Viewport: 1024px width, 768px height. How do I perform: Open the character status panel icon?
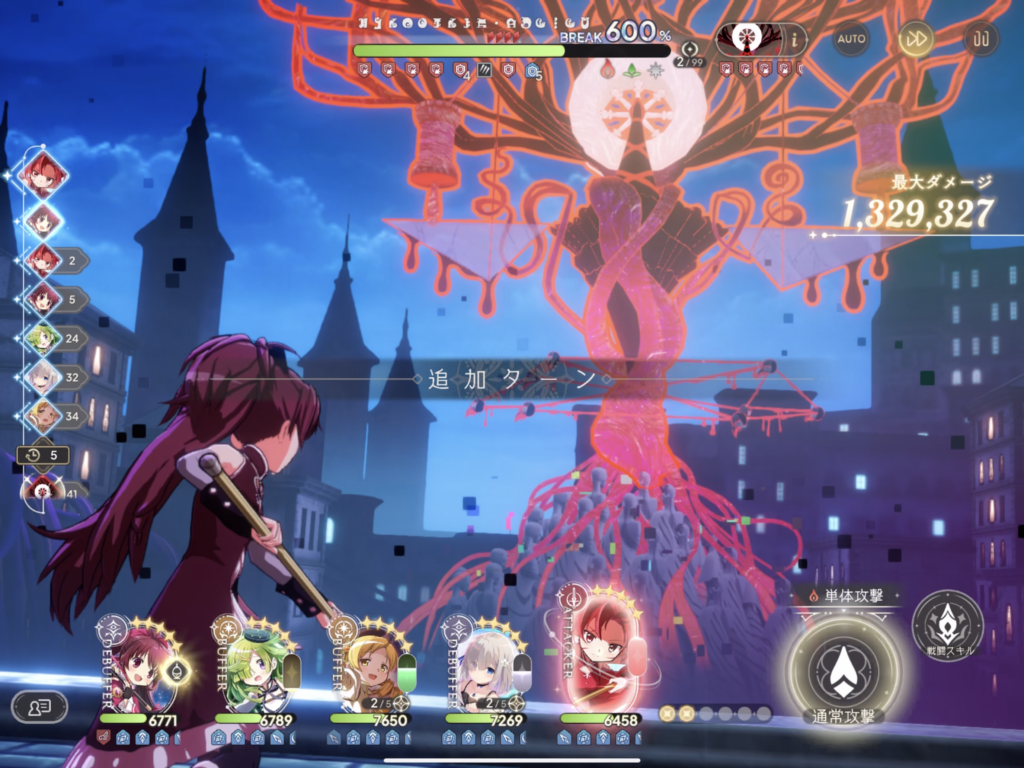(39, 706)
